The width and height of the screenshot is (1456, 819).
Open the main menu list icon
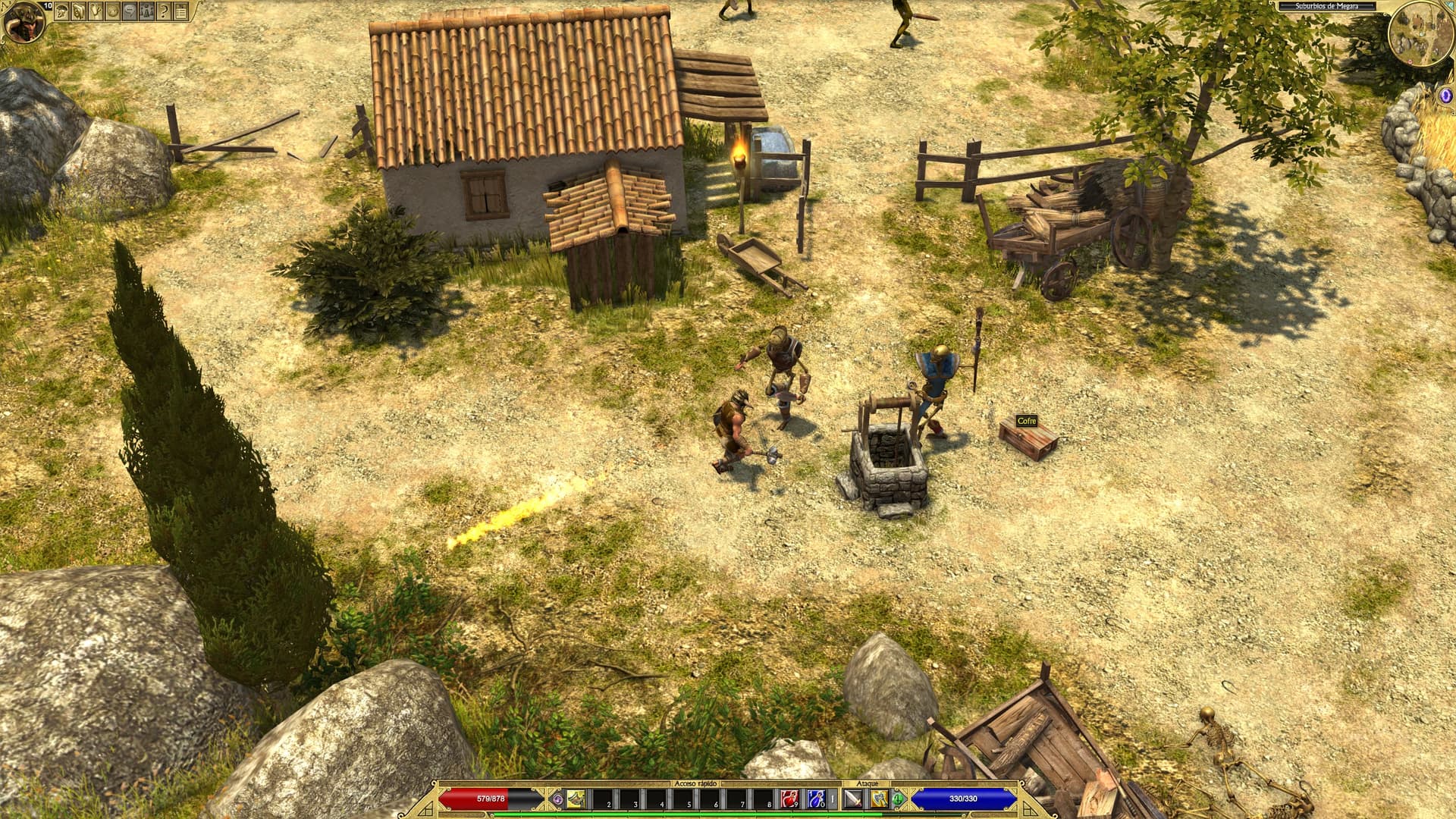(180, 11)
